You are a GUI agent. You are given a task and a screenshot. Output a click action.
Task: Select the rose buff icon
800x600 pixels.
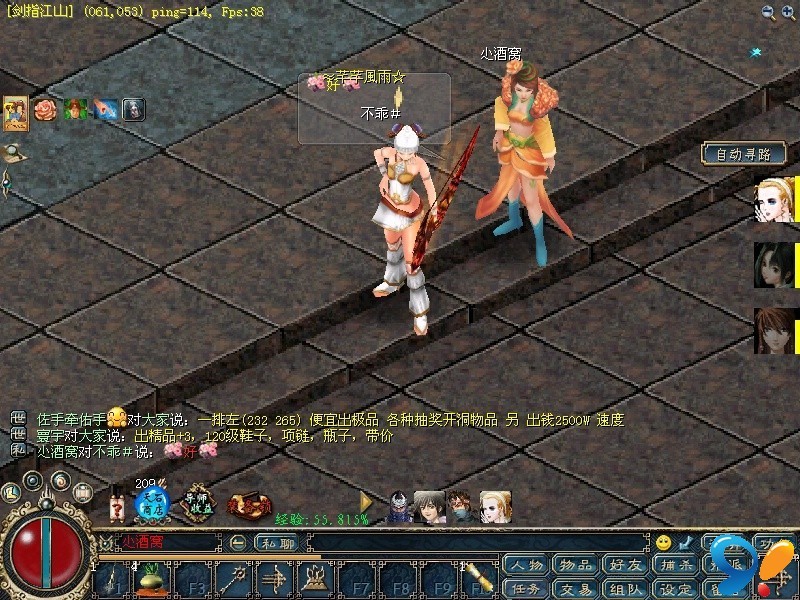(46, 109)
